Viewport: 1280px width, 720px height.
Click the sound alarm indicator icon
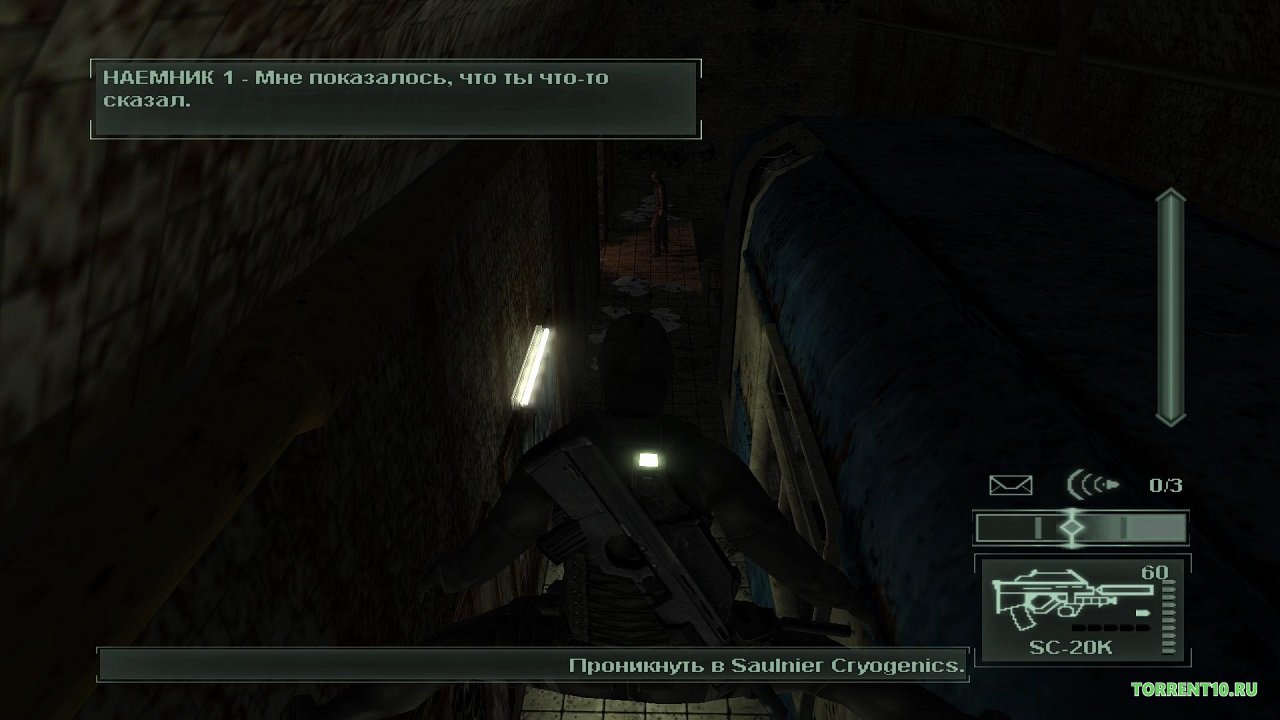coord(1093,486)
